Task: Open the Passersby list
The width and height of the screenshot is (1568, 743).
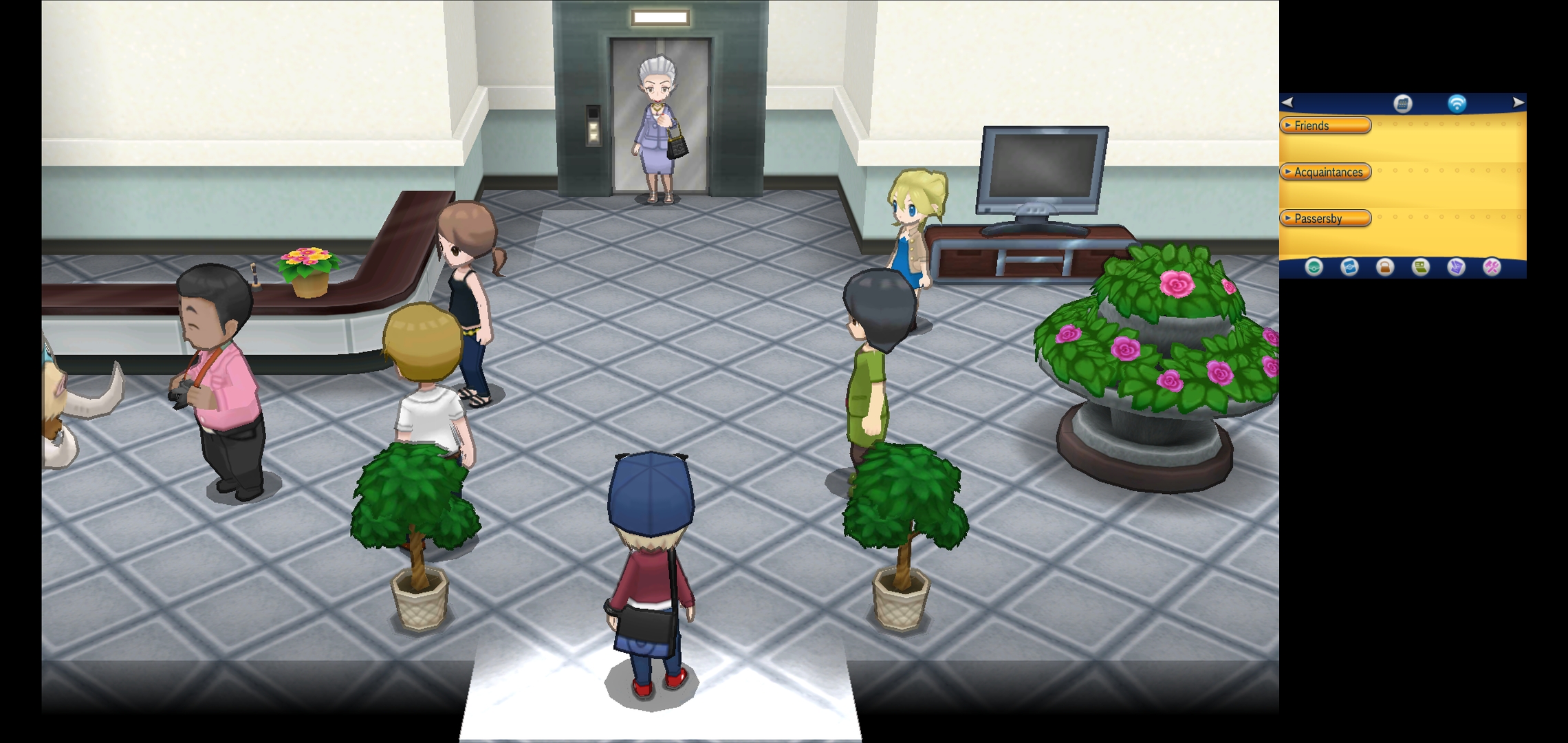Action: point(1325,219)
